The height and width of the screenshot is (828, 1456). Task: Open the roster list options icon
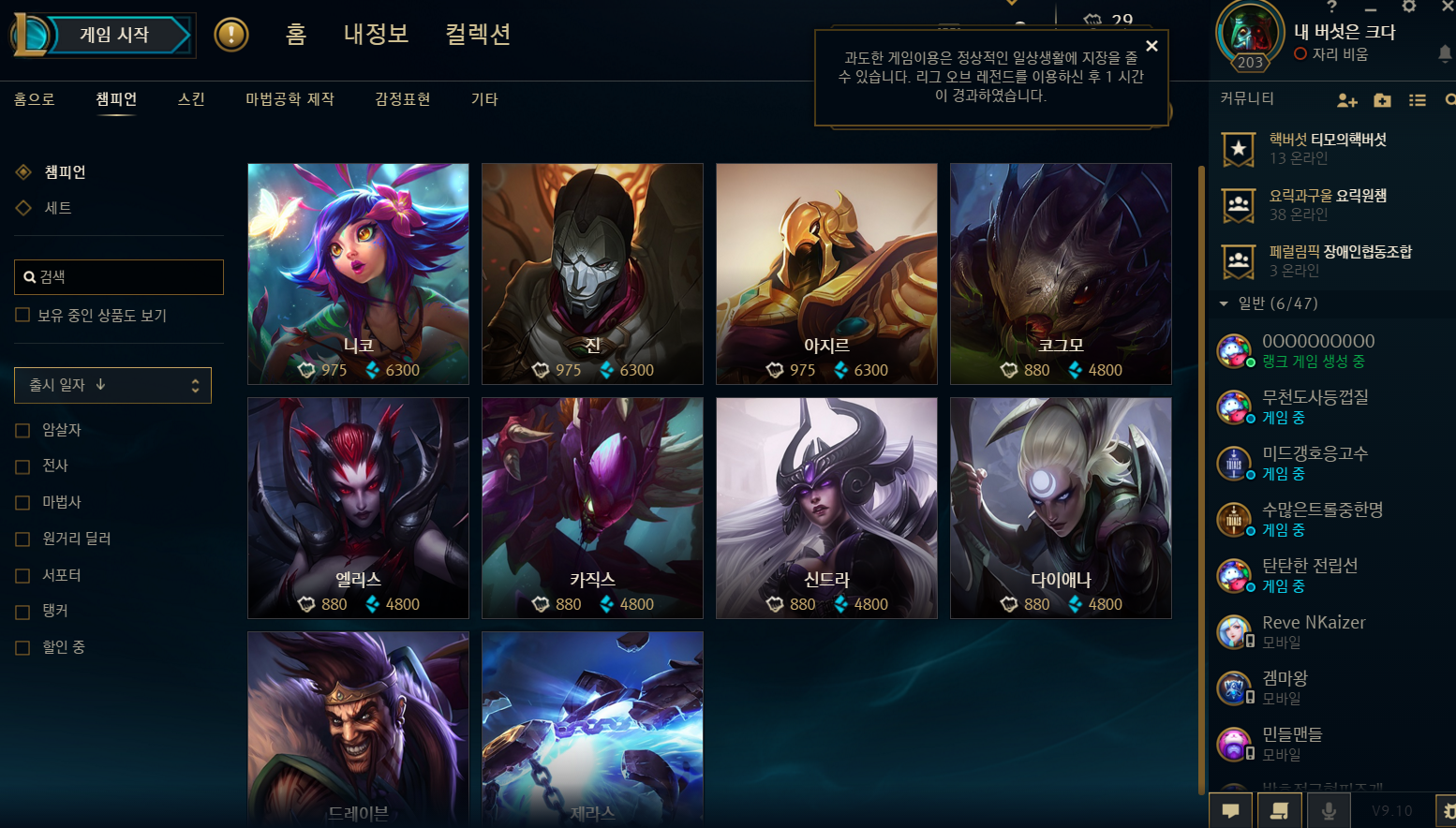pos(1418,100)
